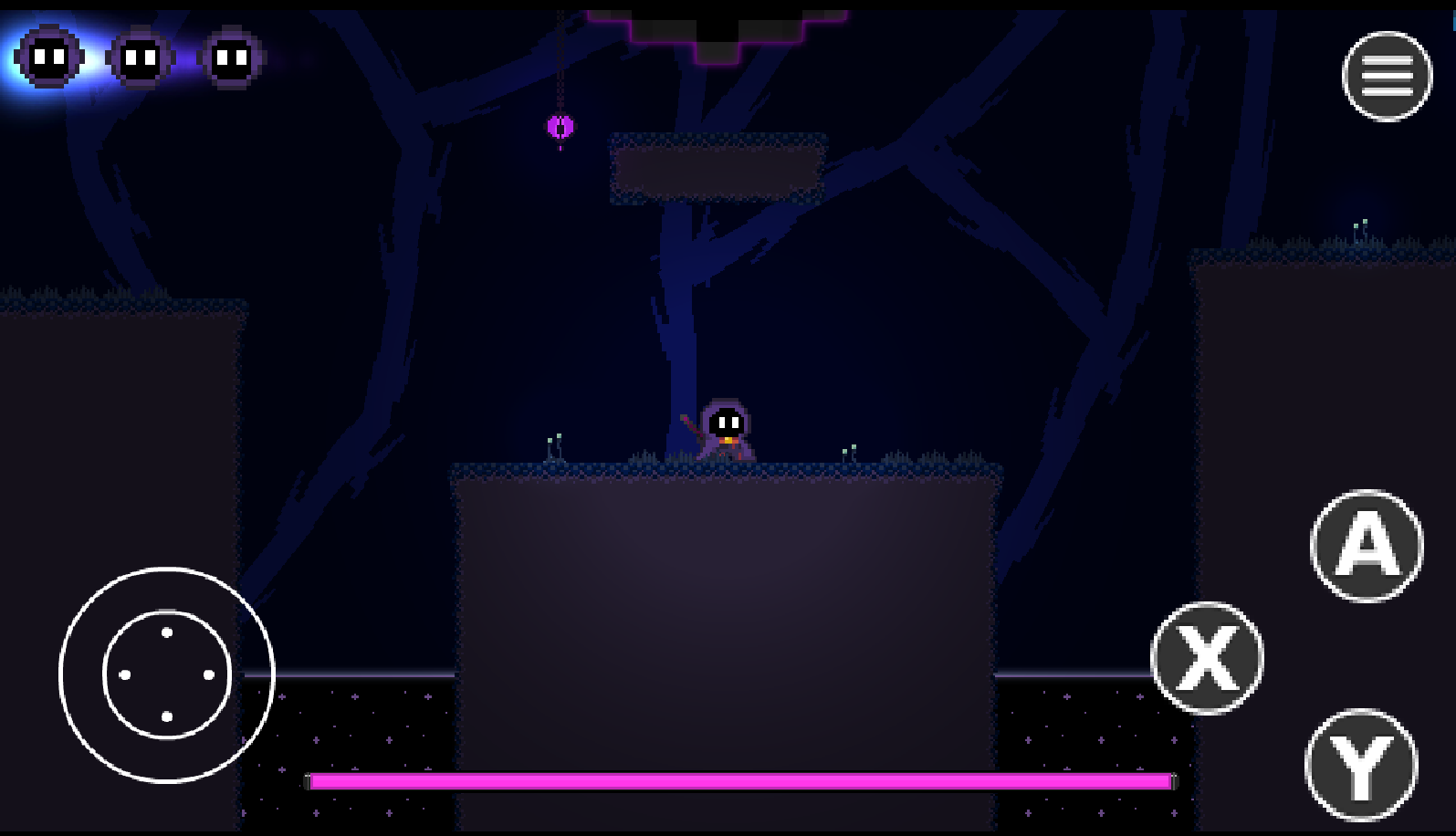Screen dimensions: 1456x836
Task: Open the pause menu via hamburger icon
Action: coord(1387,77)
